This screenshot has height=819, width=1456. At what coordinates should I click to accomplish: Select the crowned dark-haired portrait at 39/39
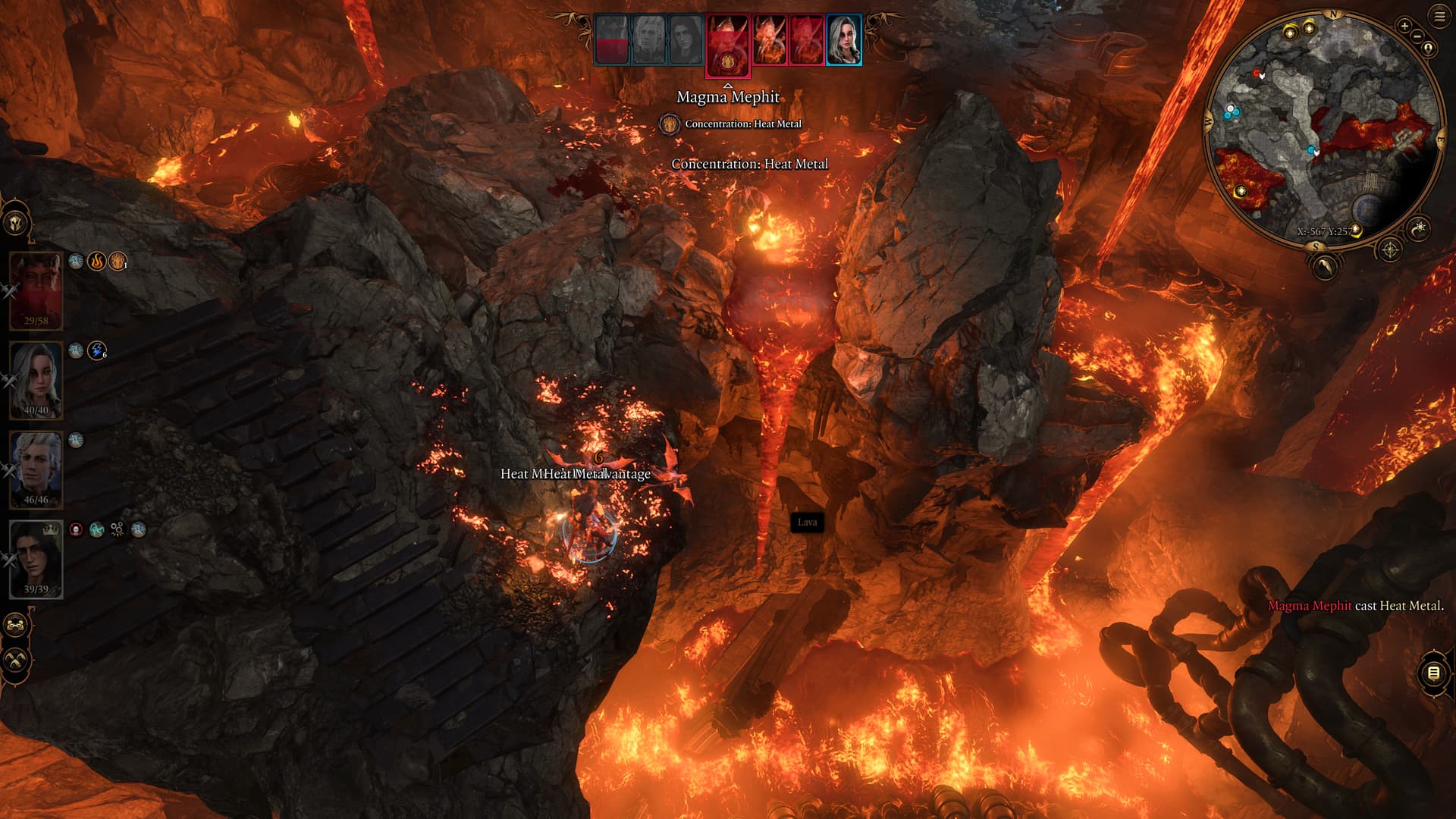[36, 559]
